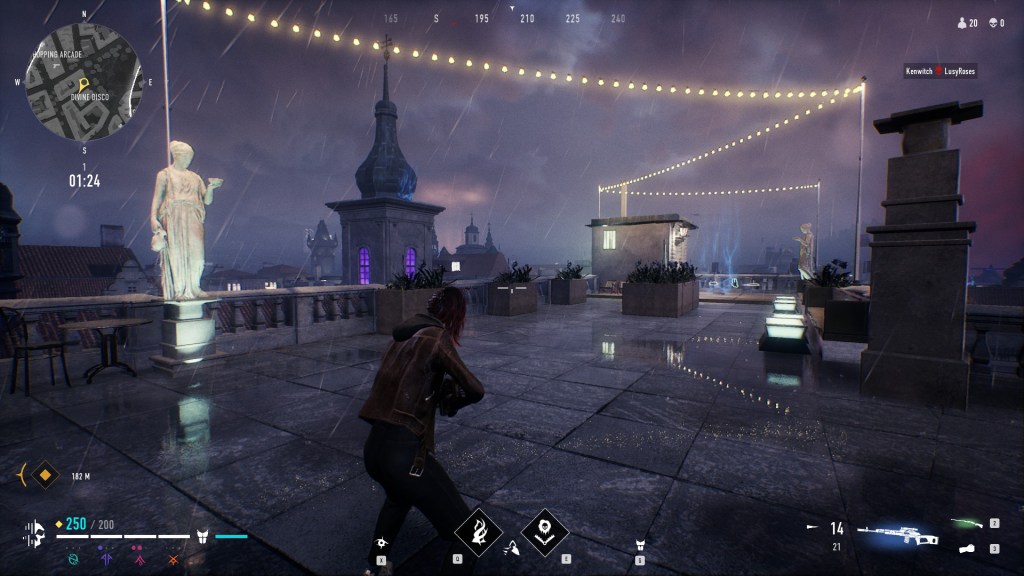1024x576 pixels.
Task: Click the body armor vest icon
Action: tap(201, 537)
